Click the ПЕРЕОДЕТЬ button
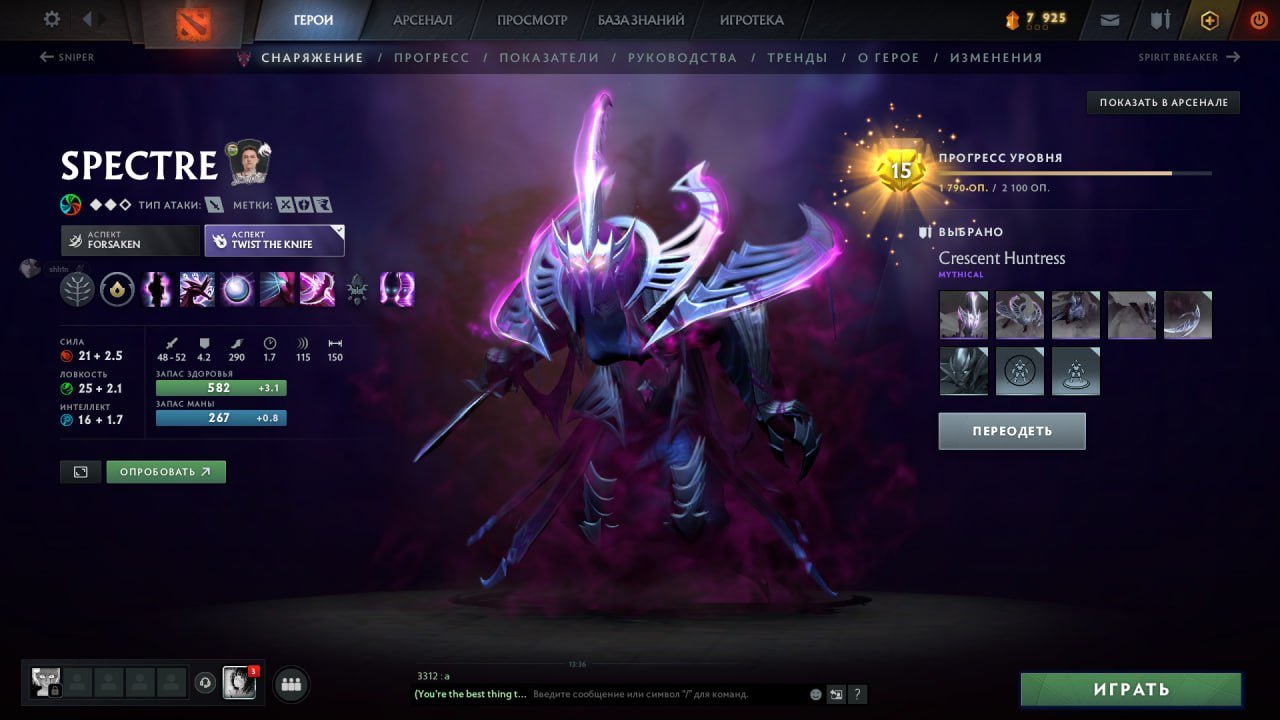This screenshot has width=1280, height=720. pyautogui.click(x=1011, y=430)
